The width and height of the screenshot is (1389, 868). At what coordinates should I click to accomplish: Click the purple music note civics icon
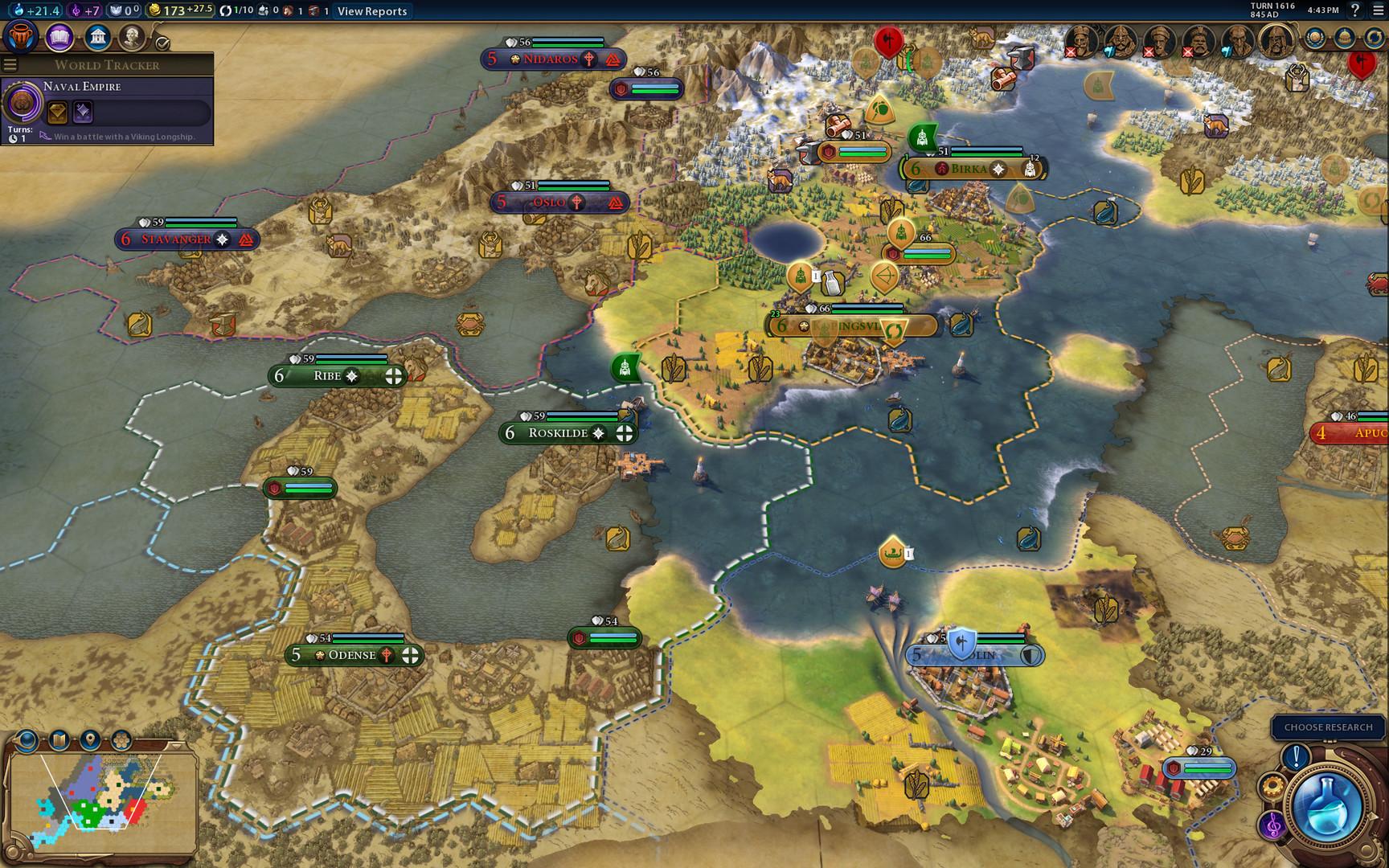[1272, 826]
